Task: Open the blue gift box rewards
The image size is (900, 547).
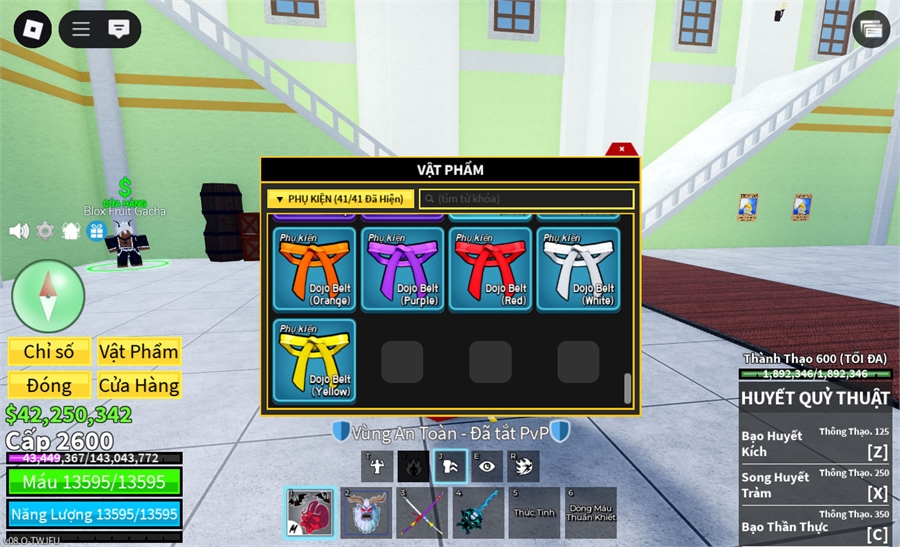Action: pos(97,231)
